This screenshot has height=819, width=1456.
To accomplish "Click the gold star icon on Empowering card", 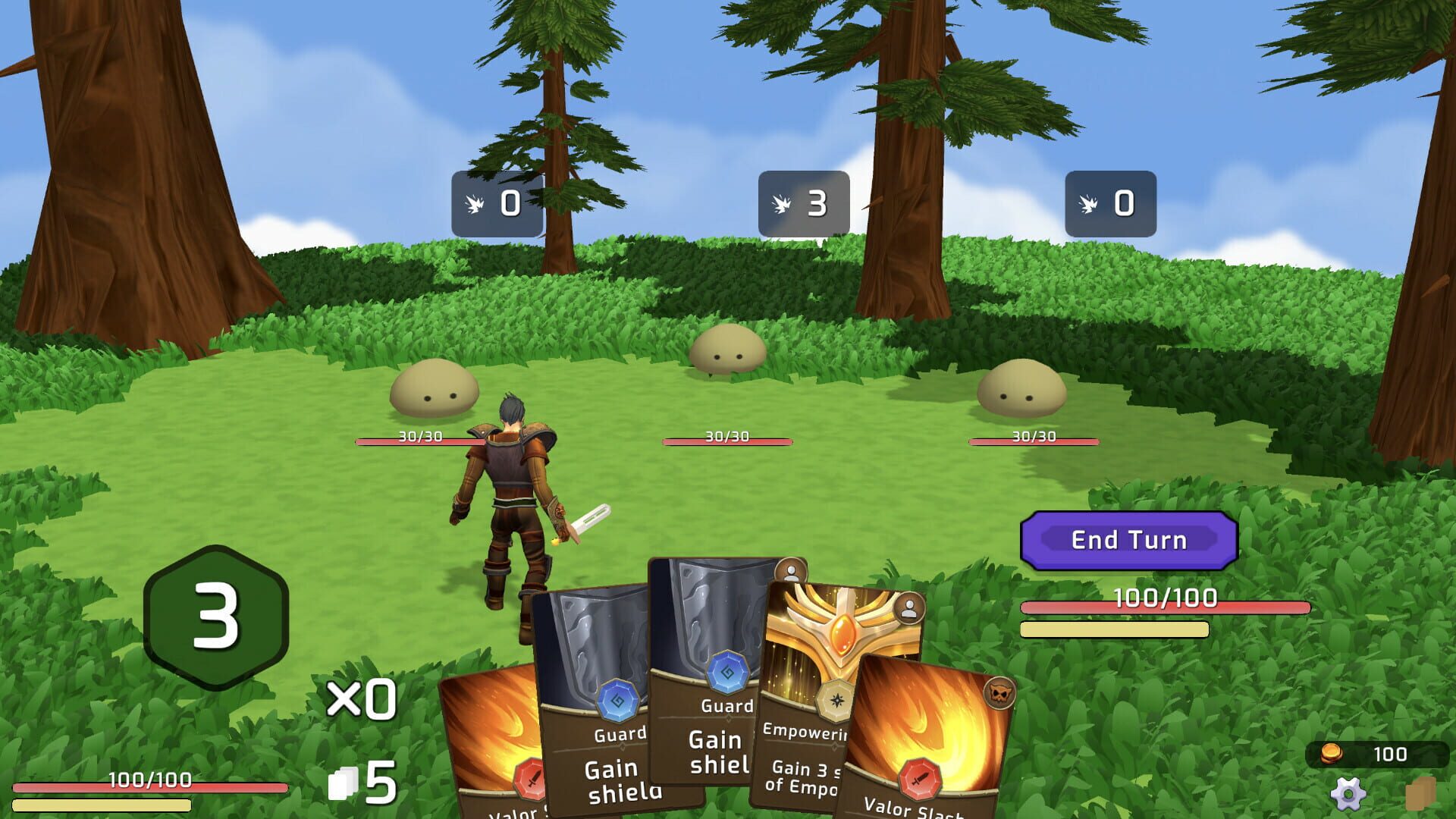I will click(835, 702).
